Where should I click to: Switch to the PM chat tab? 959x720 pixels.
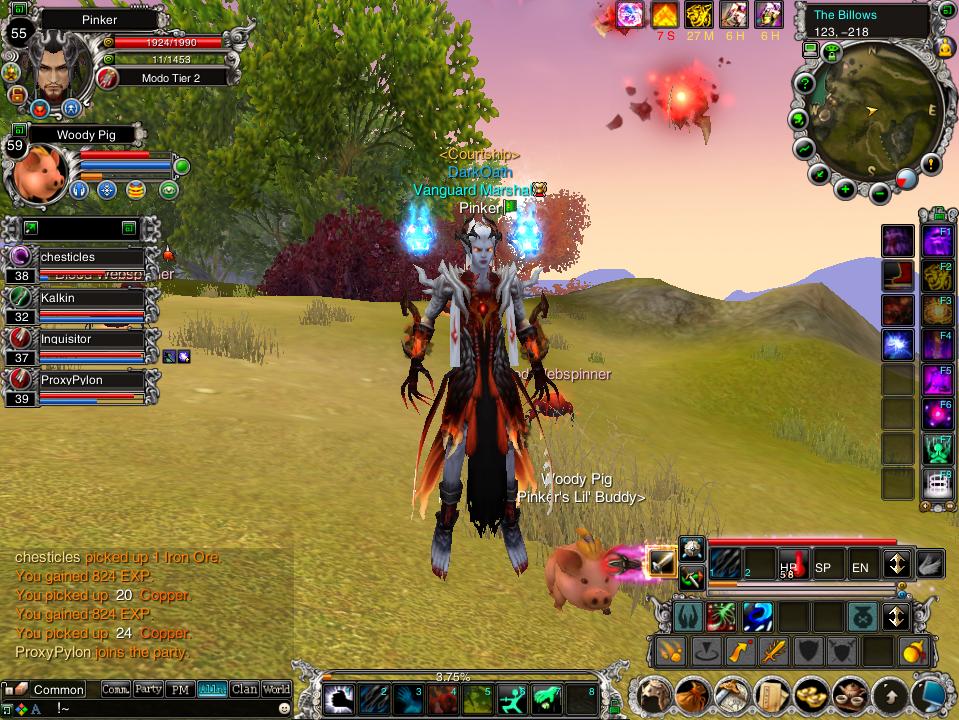coord(180,689)
